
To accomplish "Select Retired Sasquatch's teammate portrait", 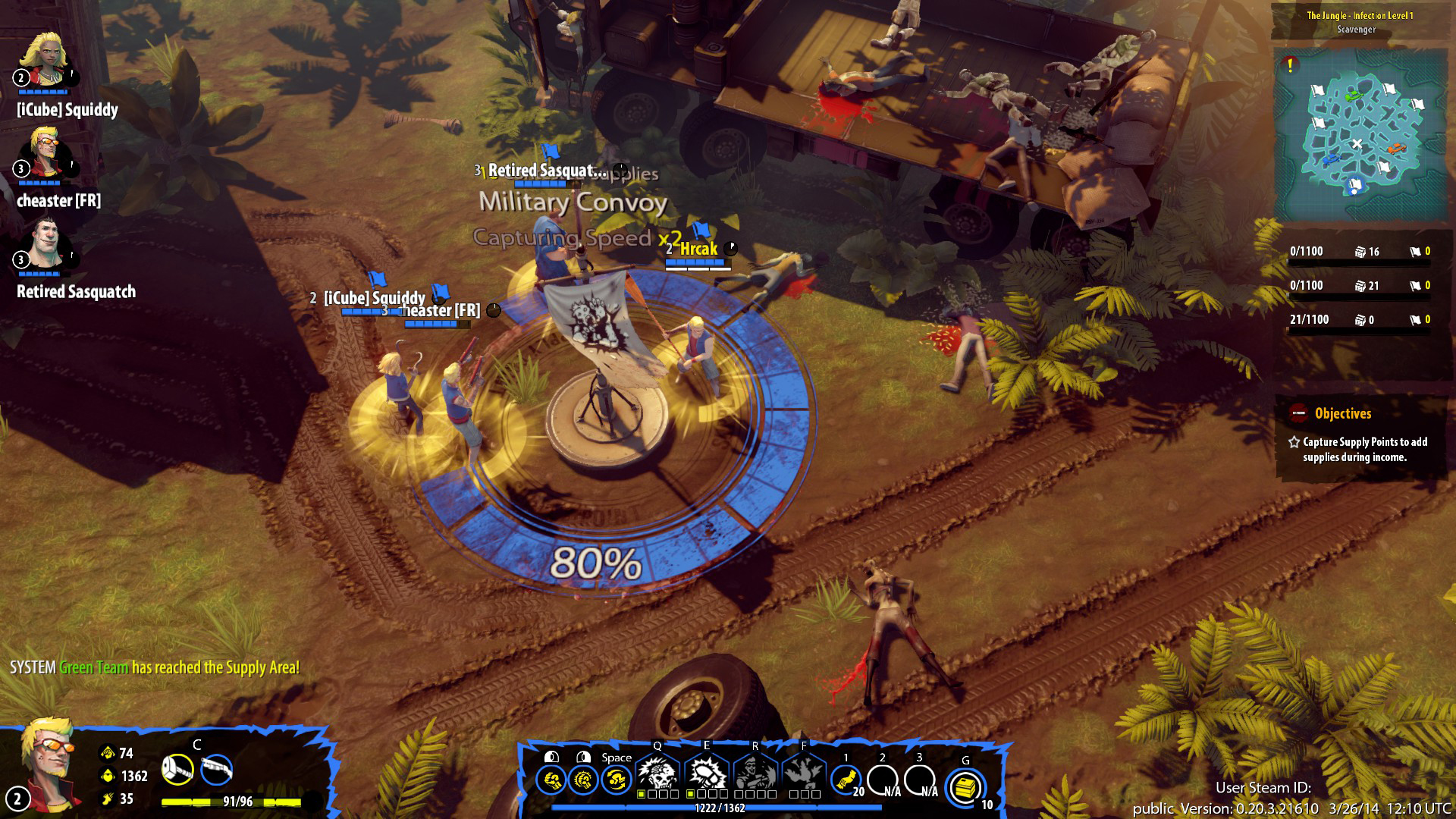I will tap(44, 246).
